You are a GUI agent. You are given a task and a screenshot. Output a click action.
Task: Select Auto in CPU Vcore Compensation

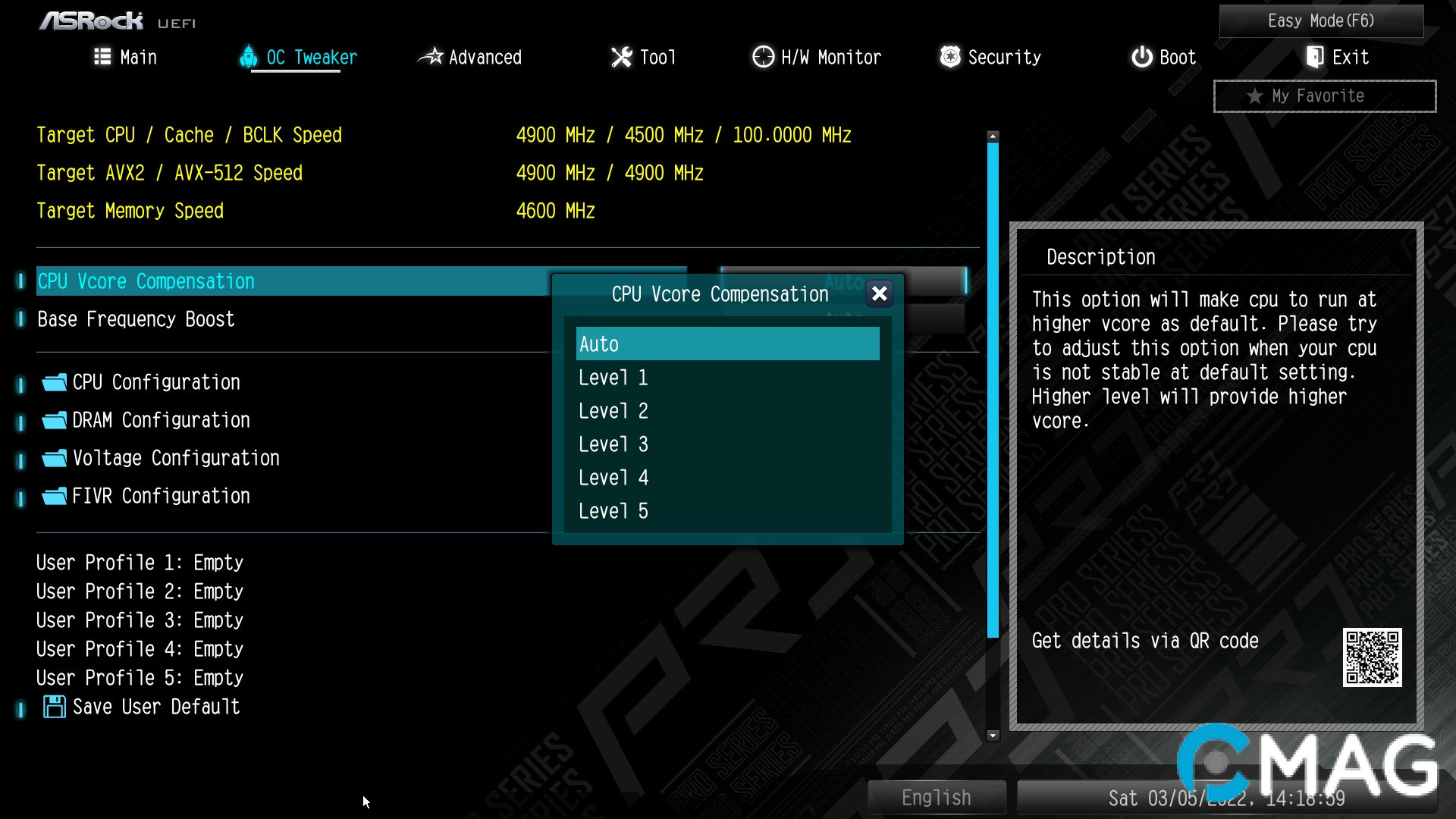(727, 344)
